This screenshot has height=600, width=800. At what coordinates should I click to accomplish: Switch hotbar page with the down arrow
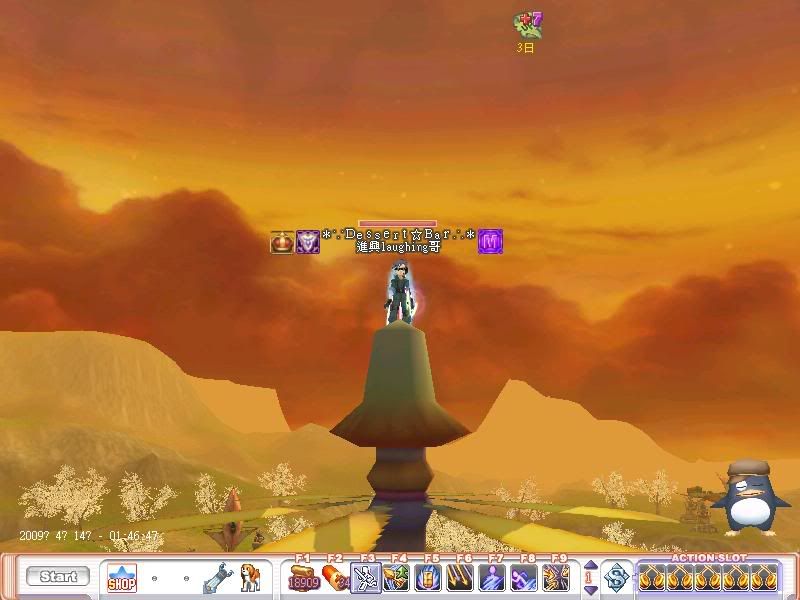click(x=590, y=589)
